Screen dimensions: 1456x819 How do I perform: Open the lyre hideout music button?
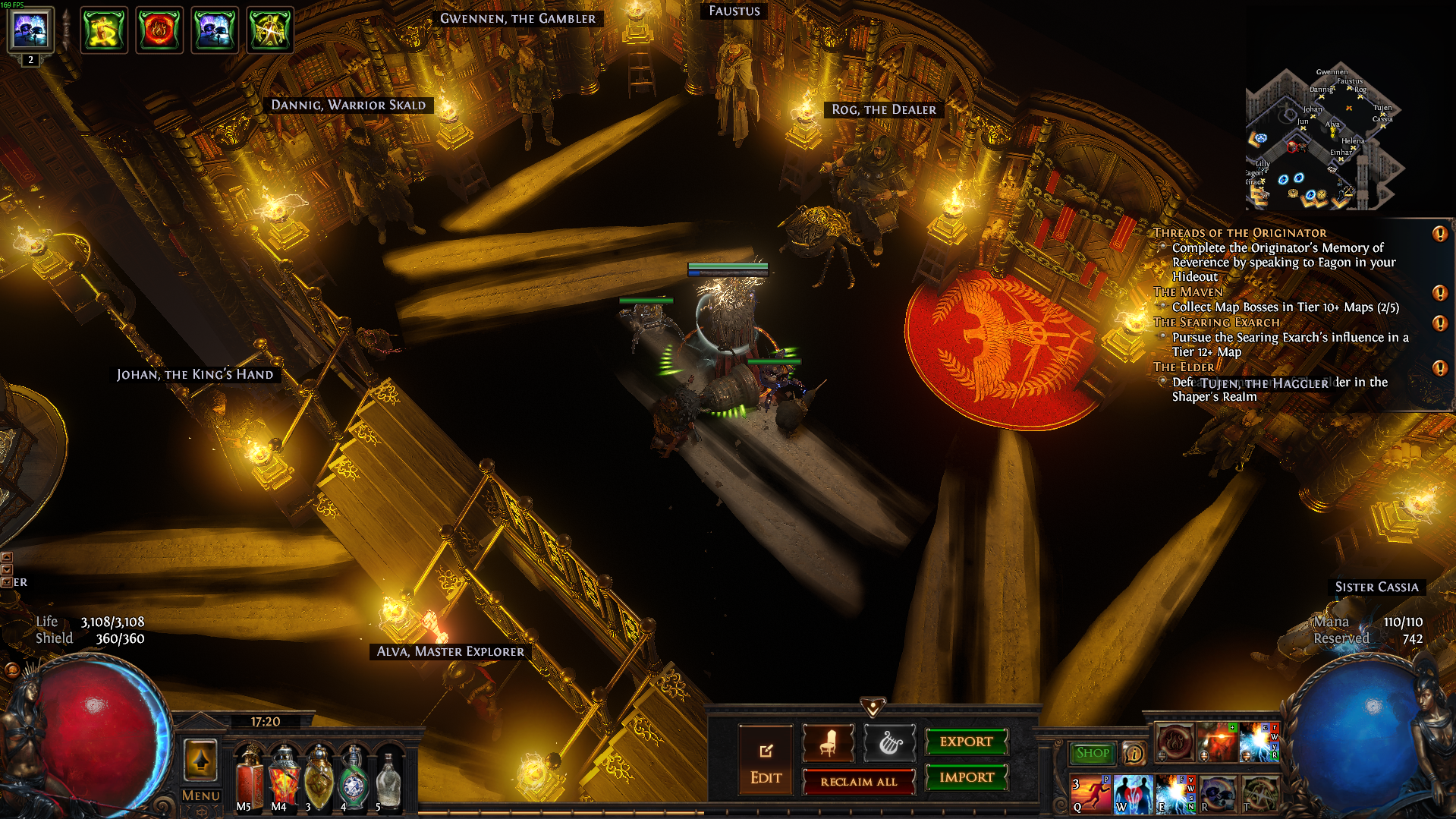coord(889,743)
